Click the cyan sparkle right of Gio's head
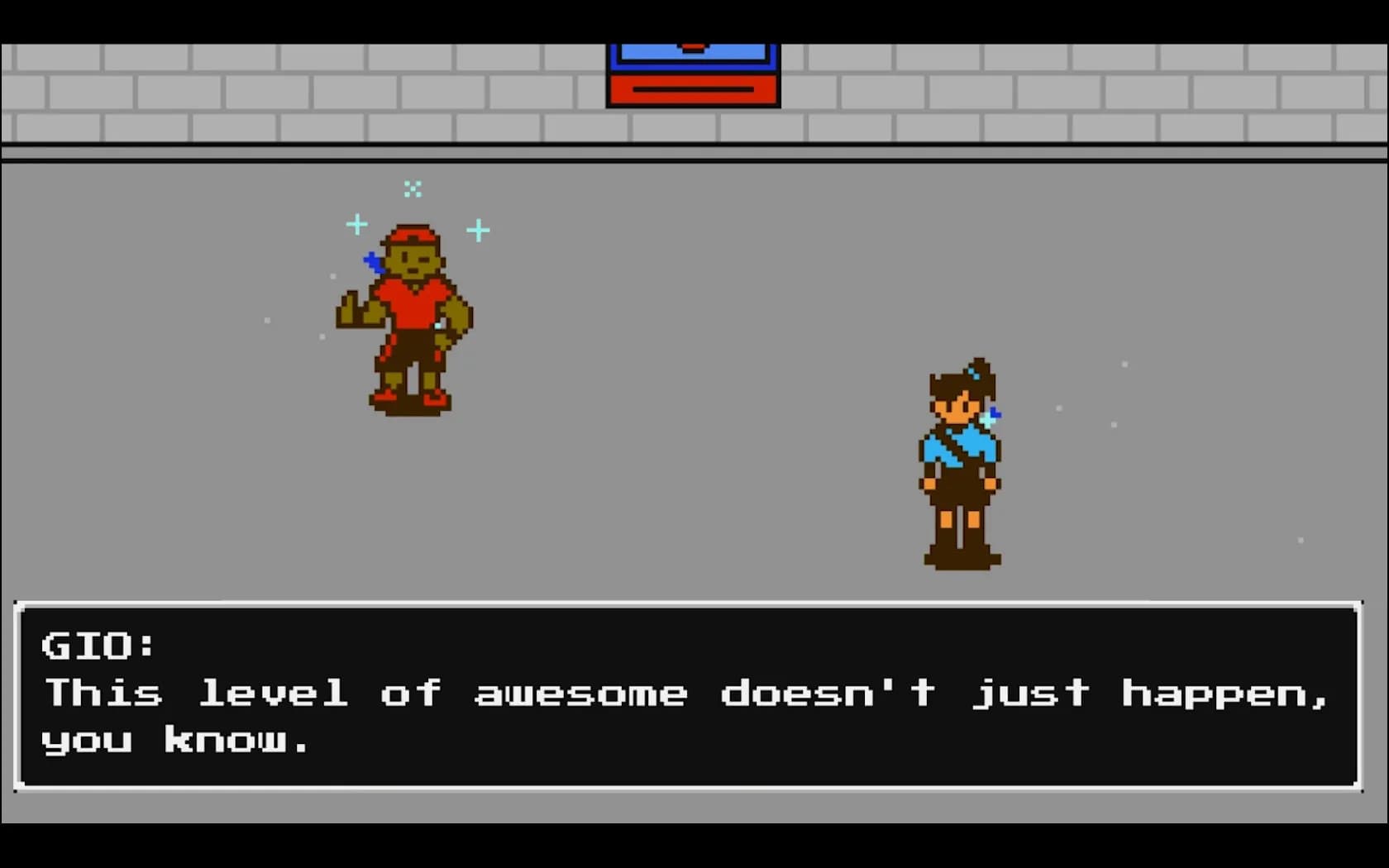This screenshot has height=868, width=1389. (477, 231)
